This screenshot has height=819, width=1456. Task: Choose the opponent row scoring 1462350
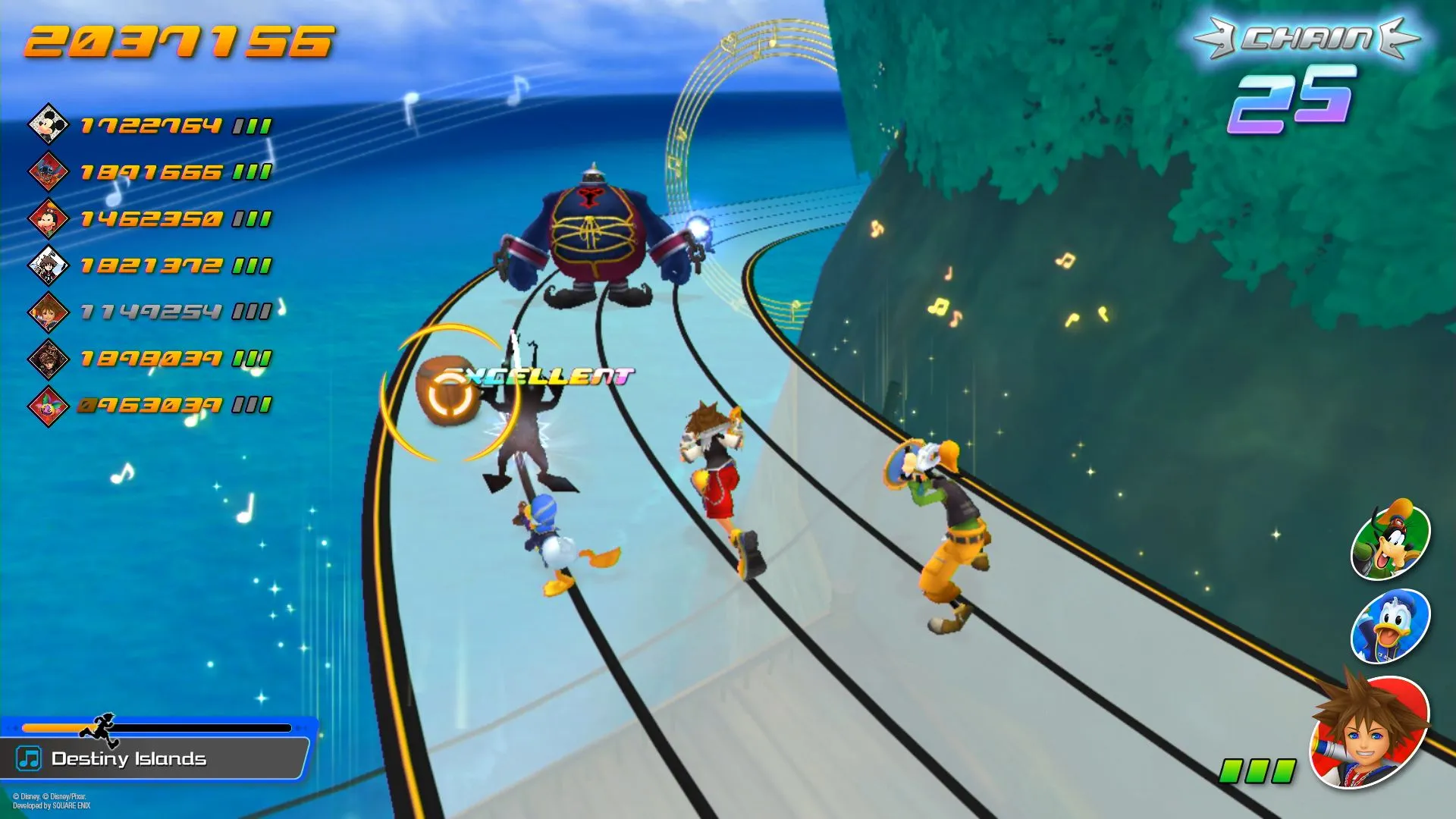150,219
